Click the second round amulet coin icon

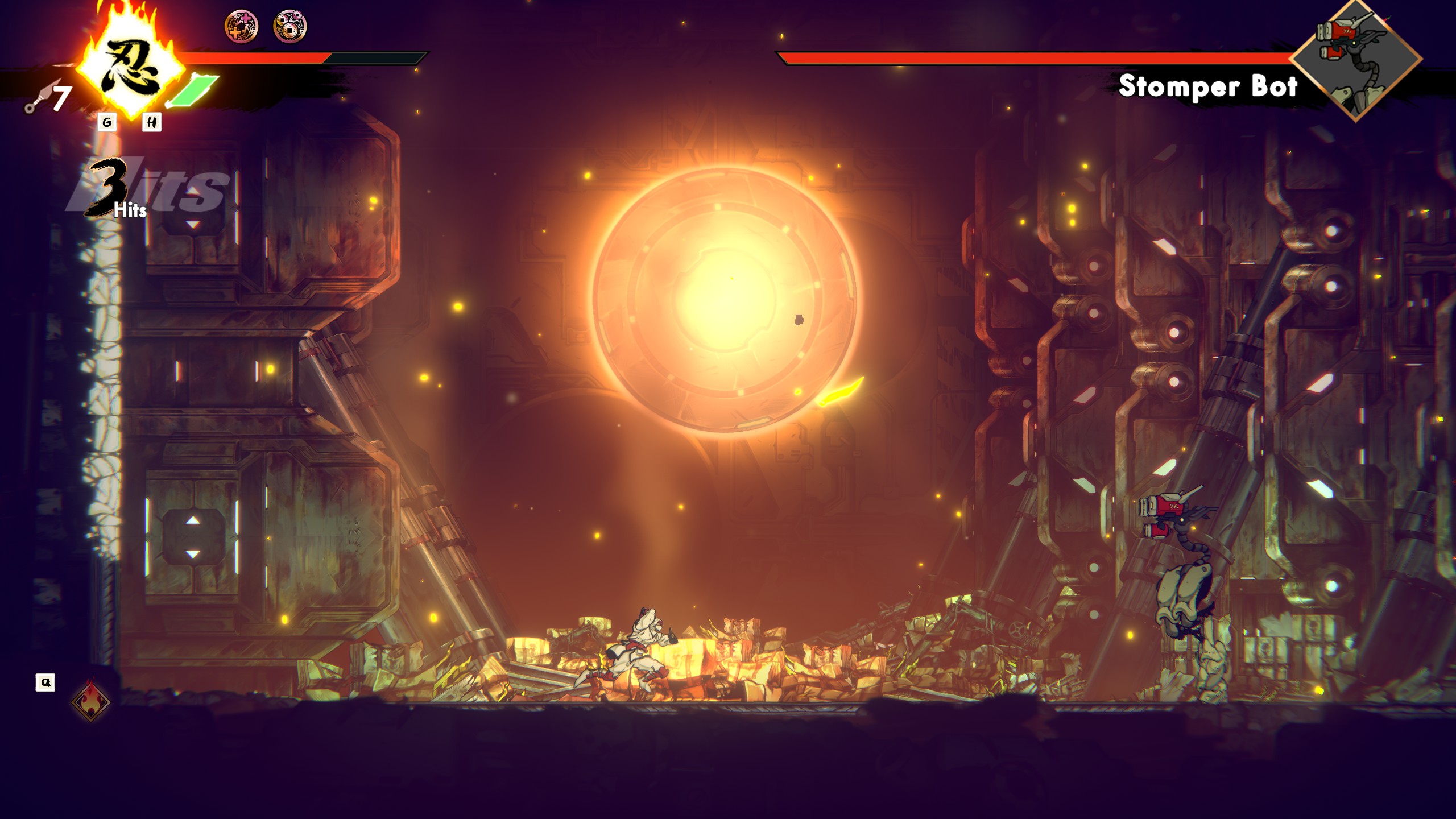(290, 26)
